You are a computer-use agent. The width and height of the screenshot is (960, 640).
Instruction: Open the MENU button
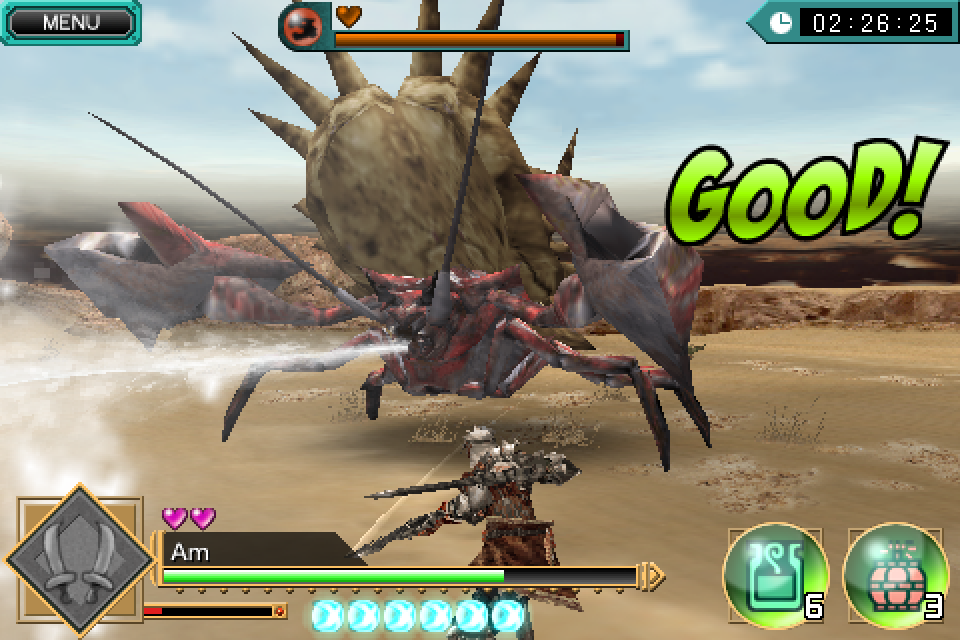click(70, 23)
